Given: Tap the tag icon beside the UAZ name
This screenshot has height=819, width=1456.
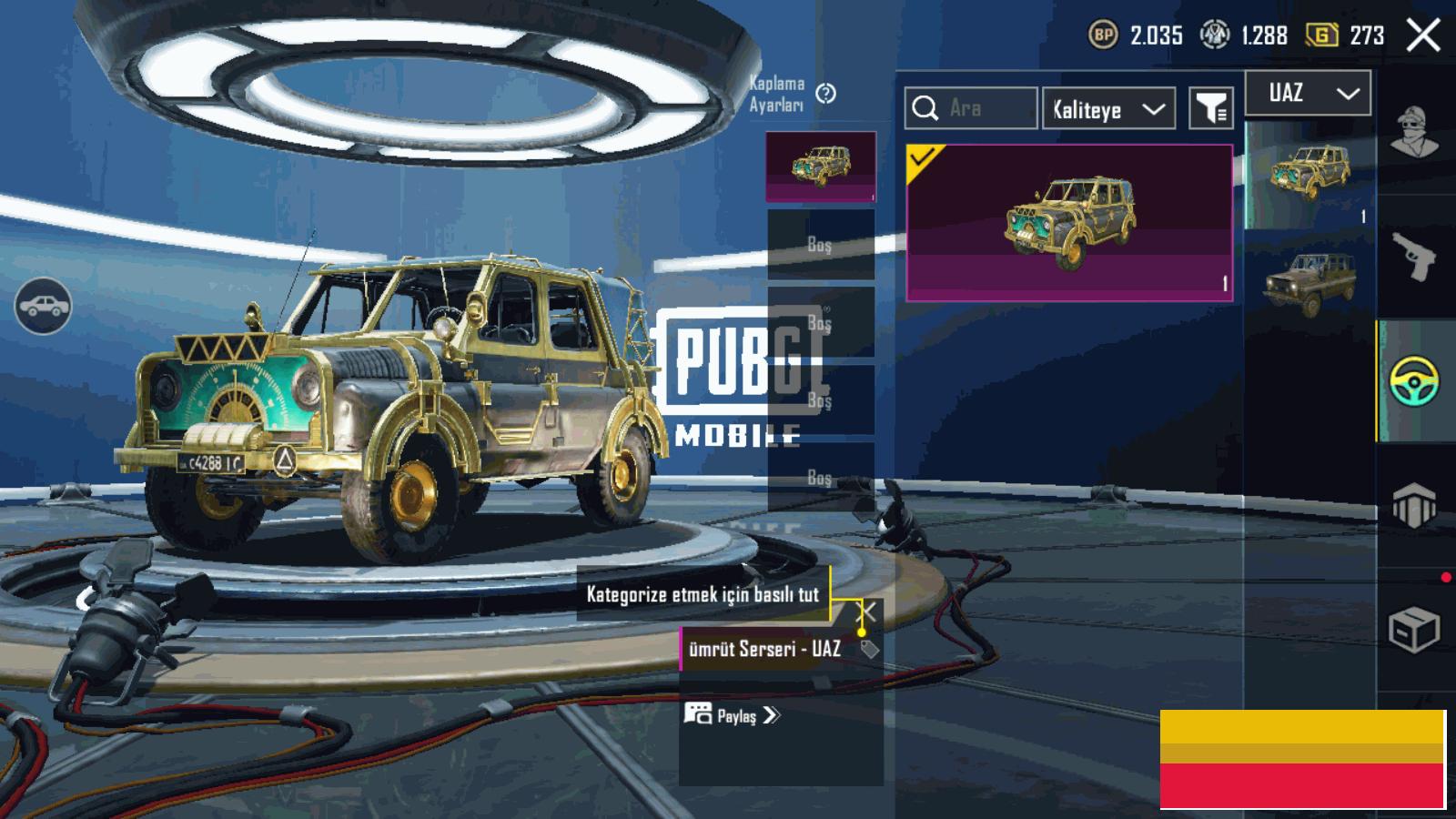Looking at the screenshot, I should point(870,649).
